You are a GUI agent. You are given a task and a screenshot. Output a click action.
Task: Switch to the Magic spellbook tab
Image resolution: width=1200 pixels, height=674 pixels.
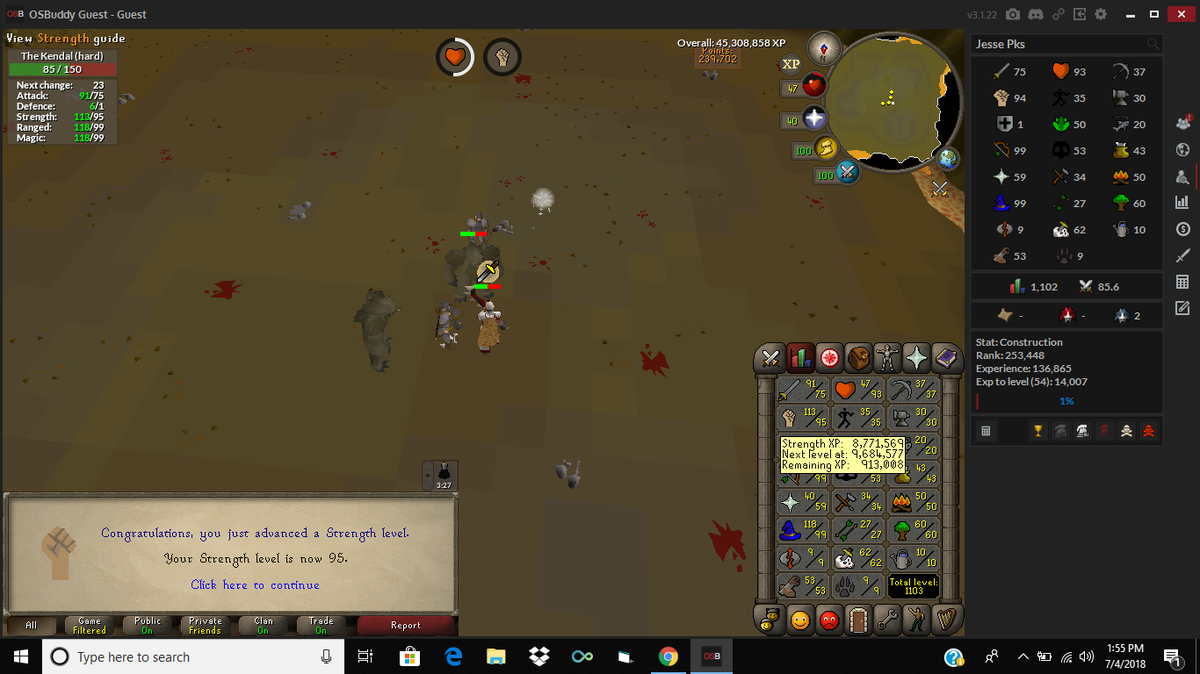point(945,357)
